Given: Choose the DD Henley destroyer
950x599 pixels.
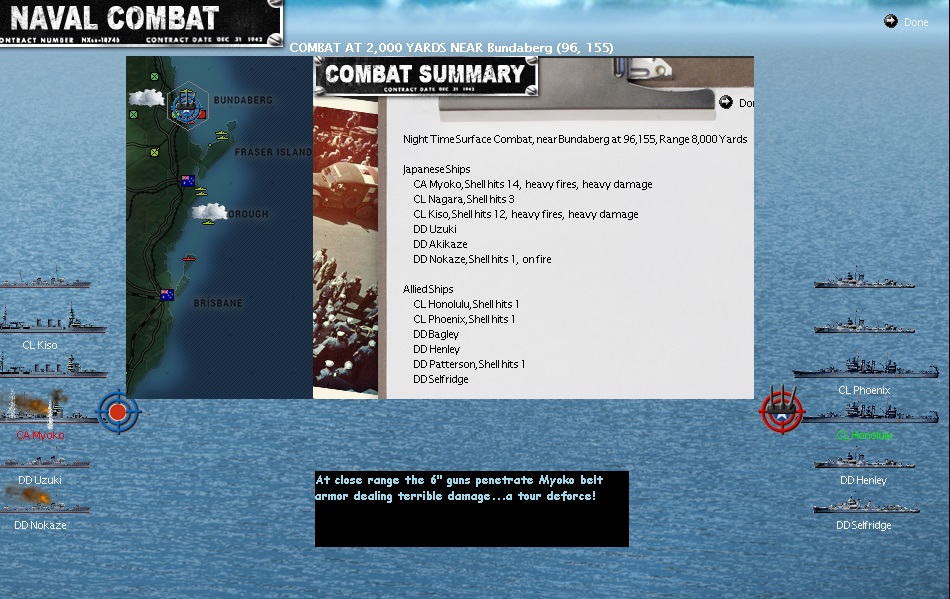Looking at the screenshot, I should click(863, 461).
